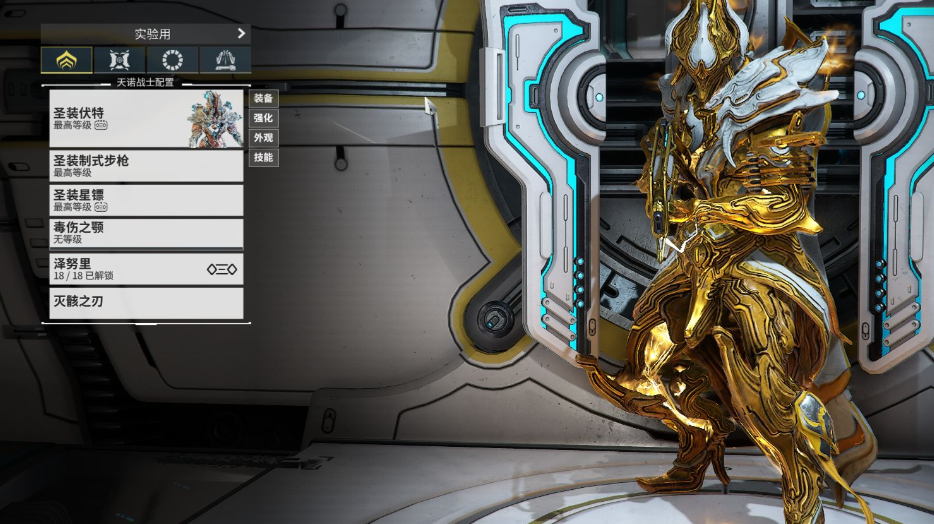Show the 技能 abilities panel
934x524 pixels.
(x=263, y=158)
